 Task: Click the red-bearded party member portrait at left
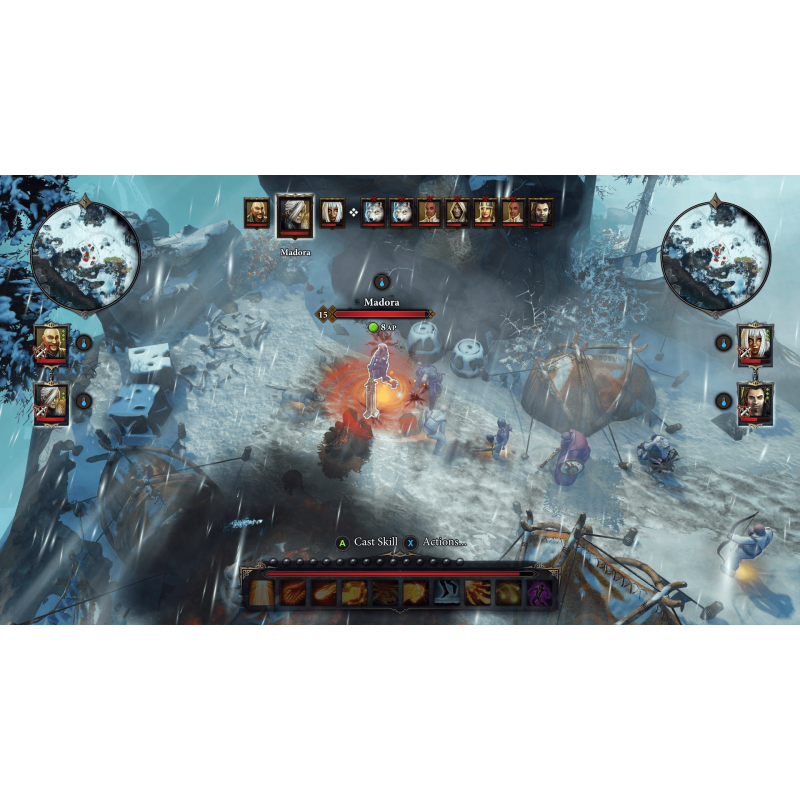(x=52, y=343)
